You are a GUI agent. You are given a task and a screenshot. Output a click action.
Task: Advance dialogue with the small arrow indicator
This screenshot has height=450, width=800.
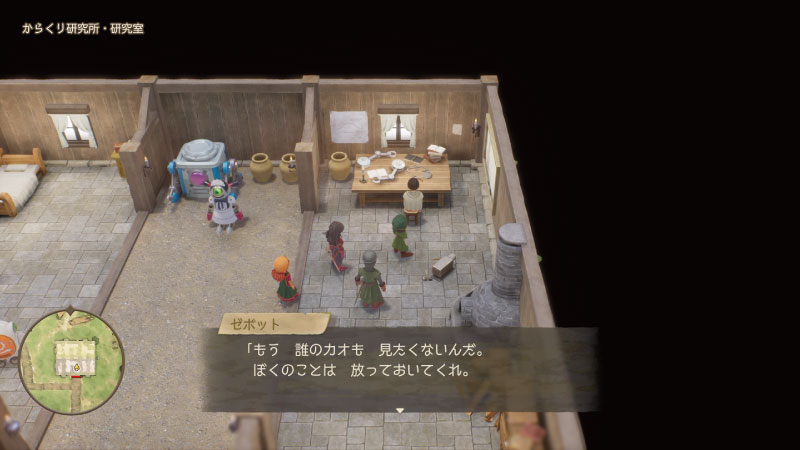click(x=400, y=410)
